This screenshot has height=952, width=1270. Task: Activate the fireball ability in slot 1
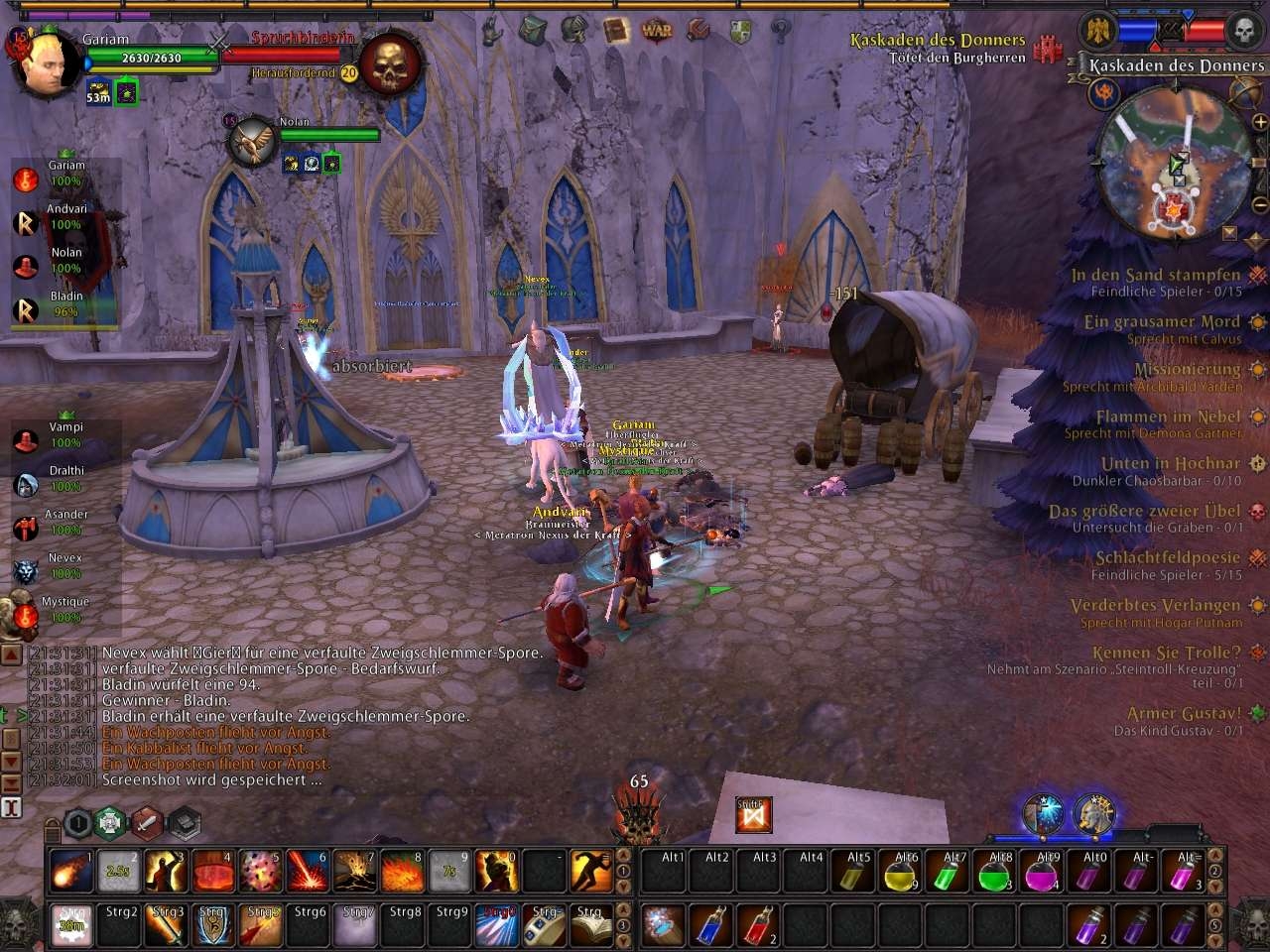point(70,871)
